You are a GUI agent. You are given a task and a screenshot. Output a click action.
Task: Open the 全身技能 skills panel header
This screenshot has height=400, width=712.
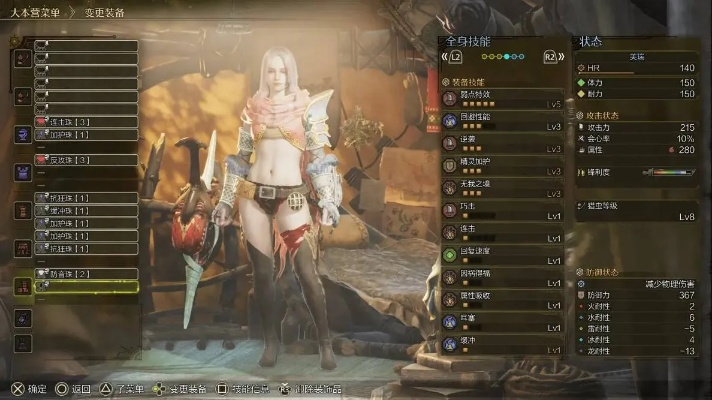coord(468,42)
